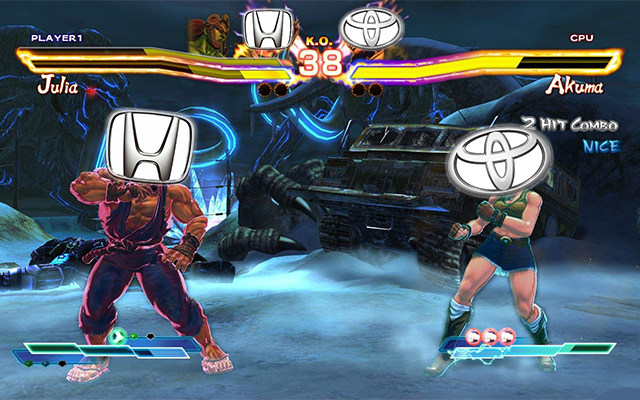Image resolution: width=640 pixels, height=400 pixels.
Task: Select the green arrow gem icon
Action: coord(118,336)
